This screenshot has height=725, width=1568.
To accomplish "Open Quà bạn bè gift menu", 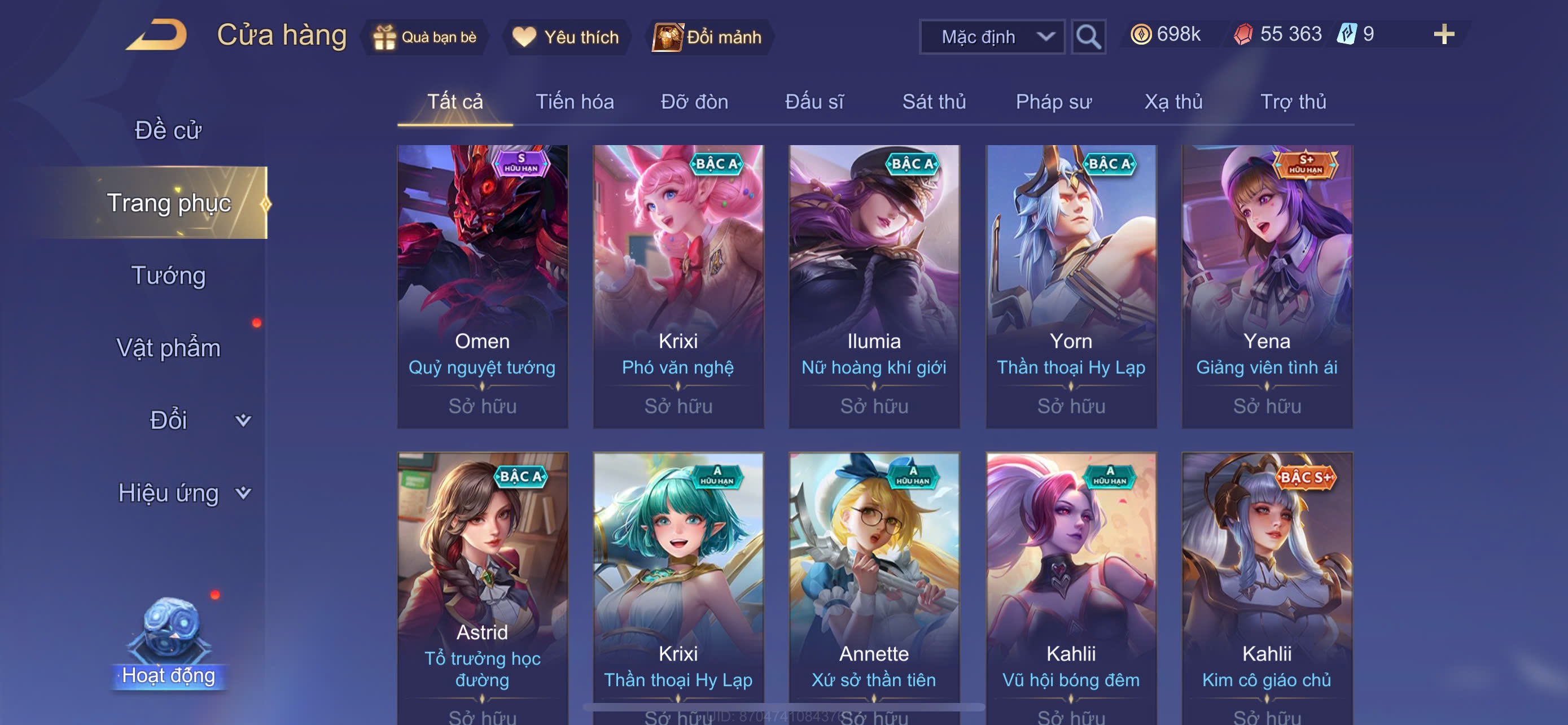I will pyautogui.click(x=425, y=37).
